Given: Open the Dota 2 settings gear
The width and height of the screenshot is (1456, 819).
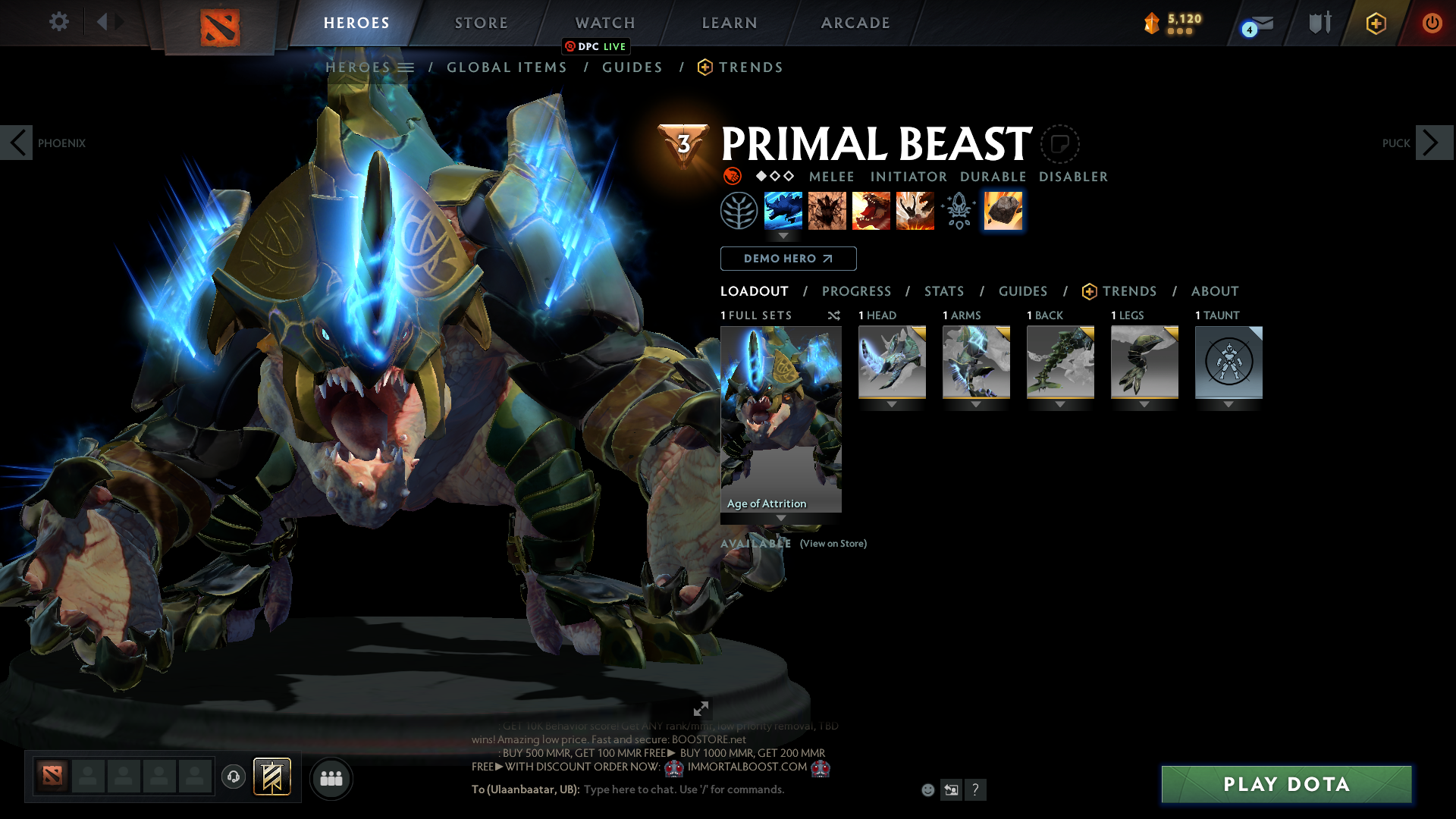Looking at the screenshot, I should click(58, 22).
